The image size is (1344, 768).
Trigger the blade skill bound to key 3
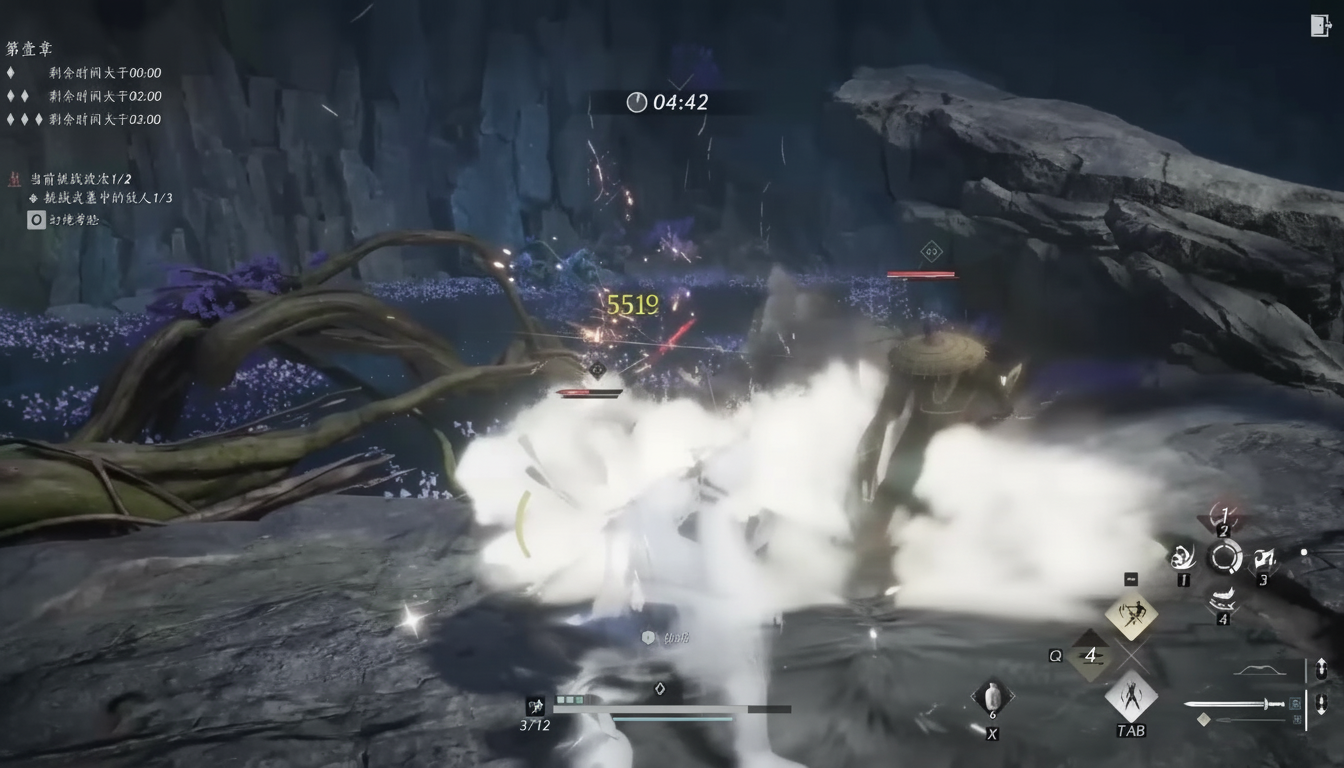click(1263, 557)
